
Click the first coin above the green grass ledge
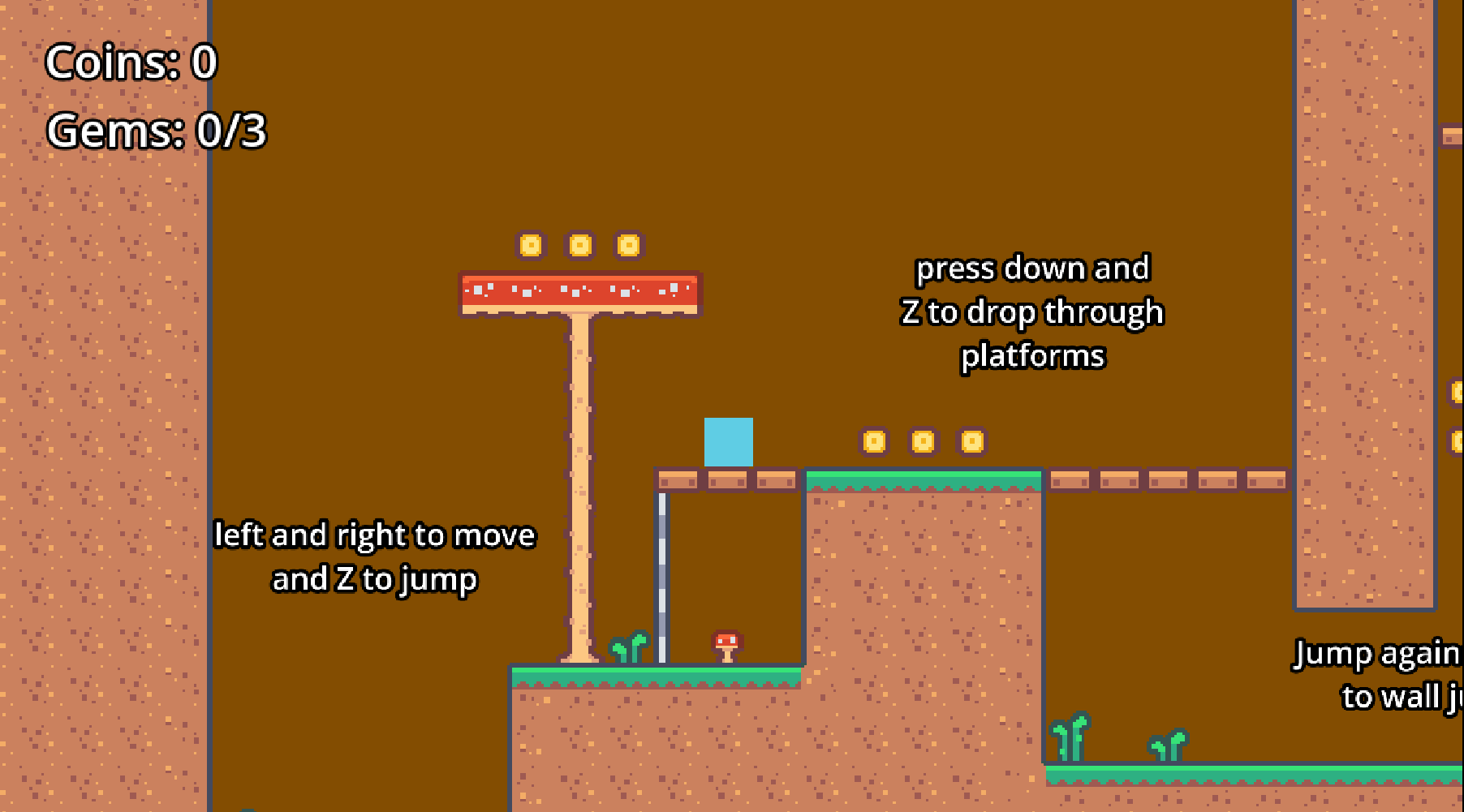click(x=874, y=442)
